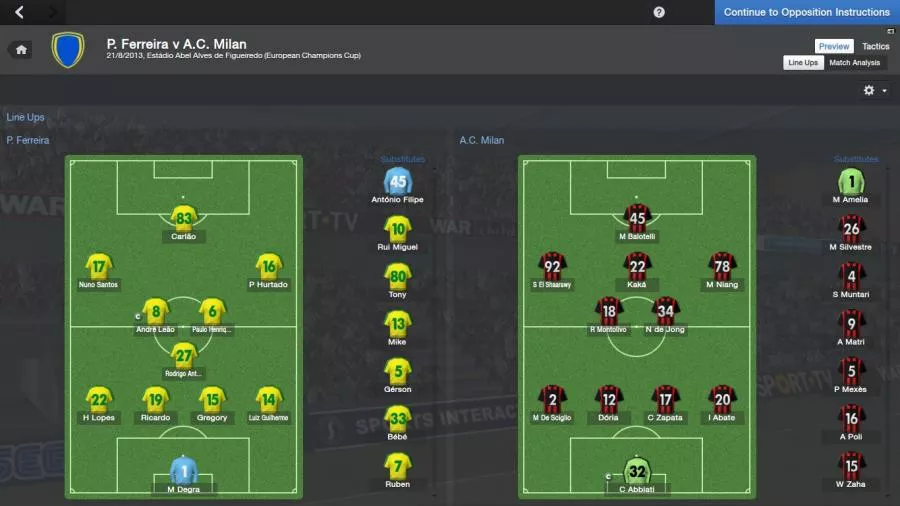Viewport: 900px width, 506px height.
Task: Choose Milan substitute W Zaha
Action: (851, 468)
